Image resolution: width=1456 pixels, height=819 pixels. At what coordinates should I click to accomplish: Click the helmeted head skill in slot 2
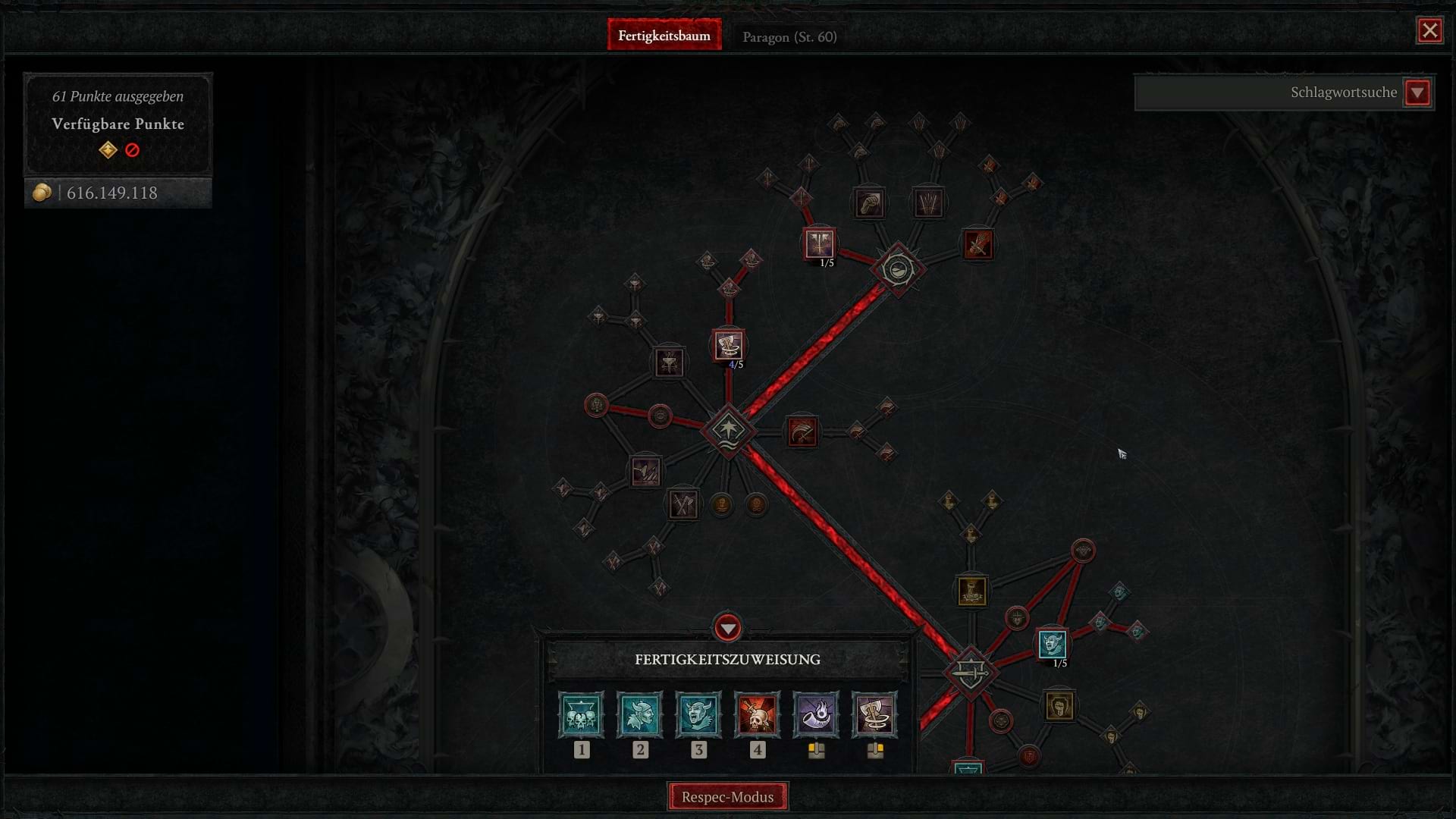640,714
